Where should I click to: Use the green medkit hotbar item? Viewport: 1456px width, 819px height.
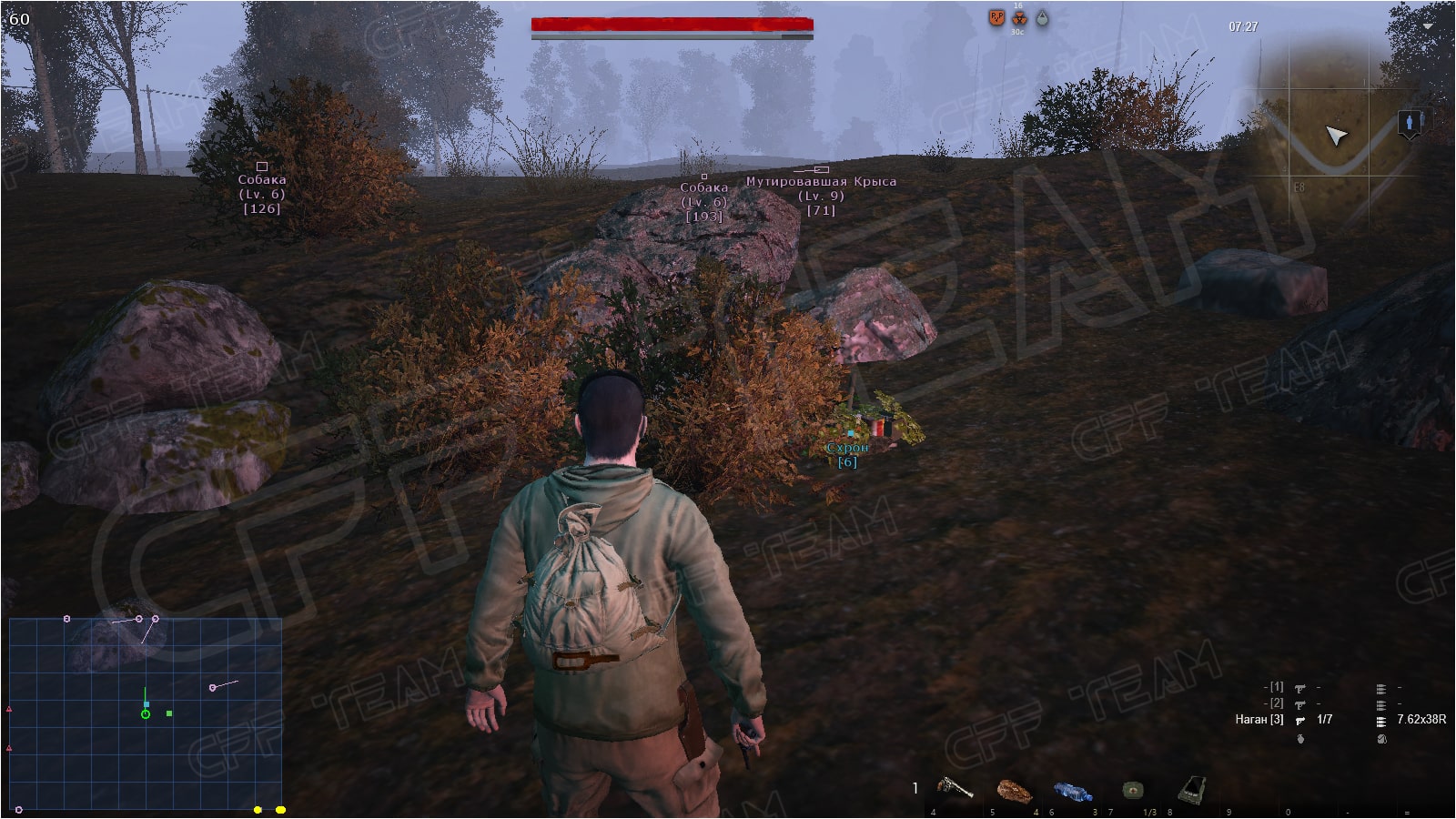point(1132,789)
